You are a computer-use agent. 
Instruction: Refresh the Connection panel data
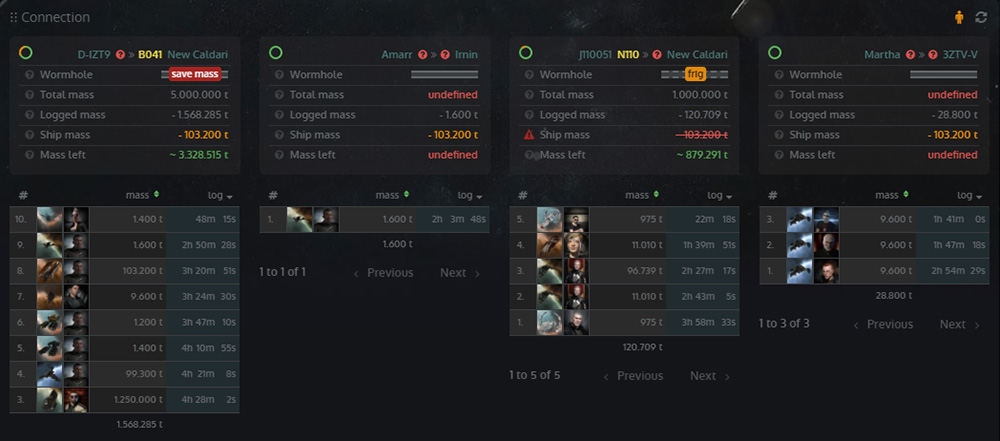pyautogui.click(x=981, y=17)
